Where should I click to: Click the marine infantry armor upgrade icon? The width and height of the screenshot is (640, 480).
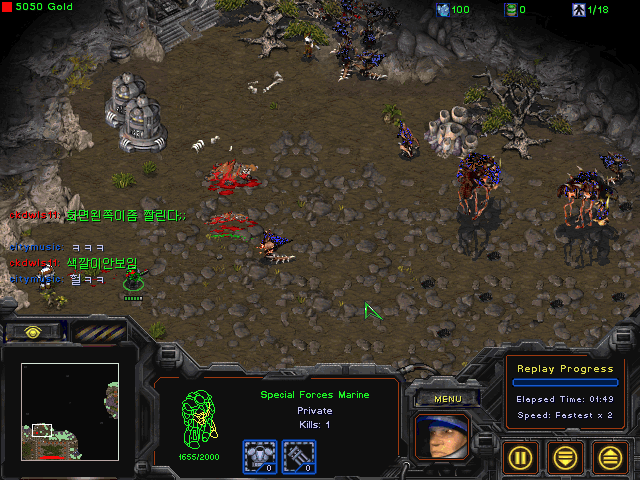pos(259,456)
